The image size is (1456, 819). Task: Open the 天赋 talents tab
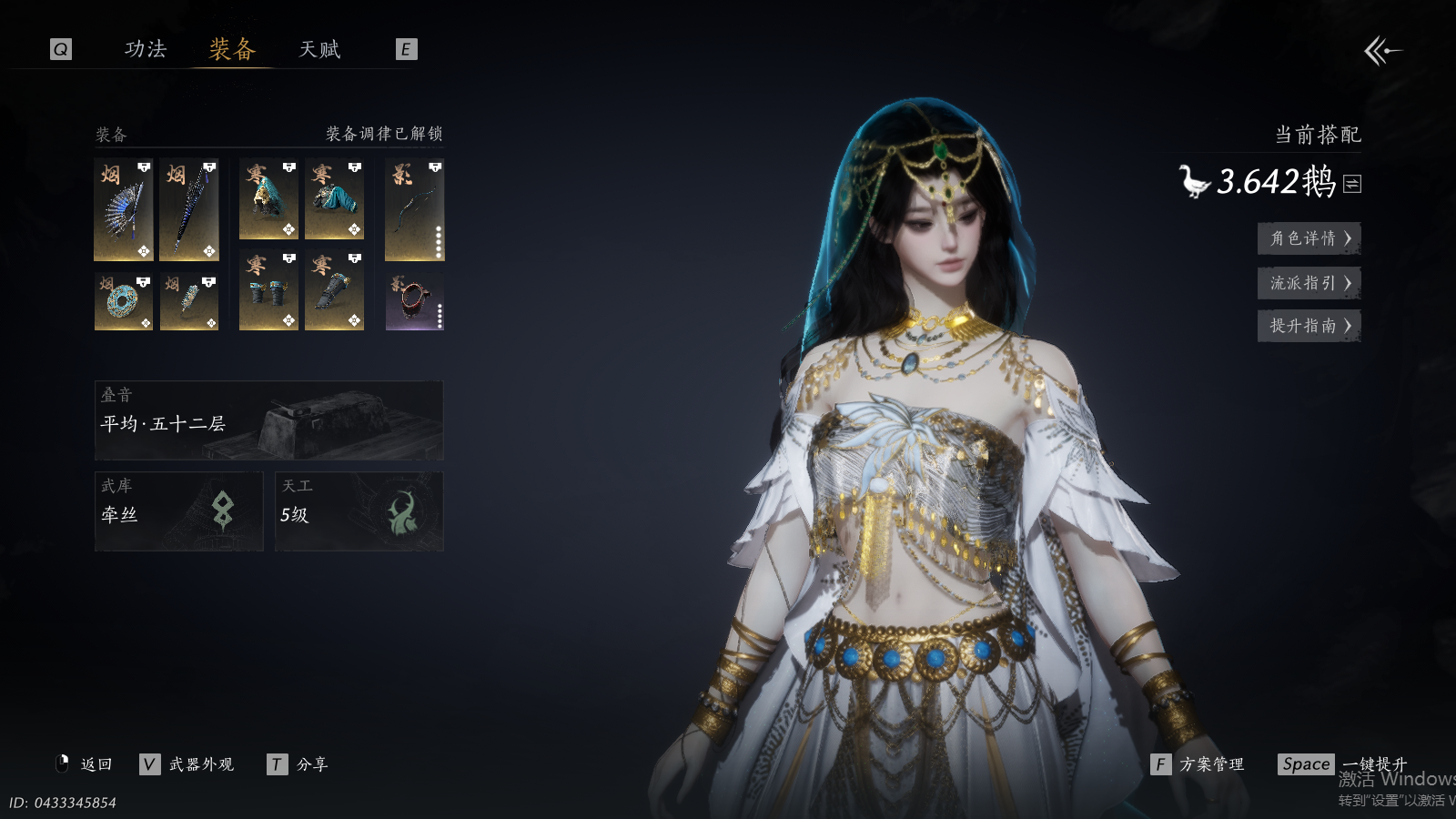click(x=319, y=49)
